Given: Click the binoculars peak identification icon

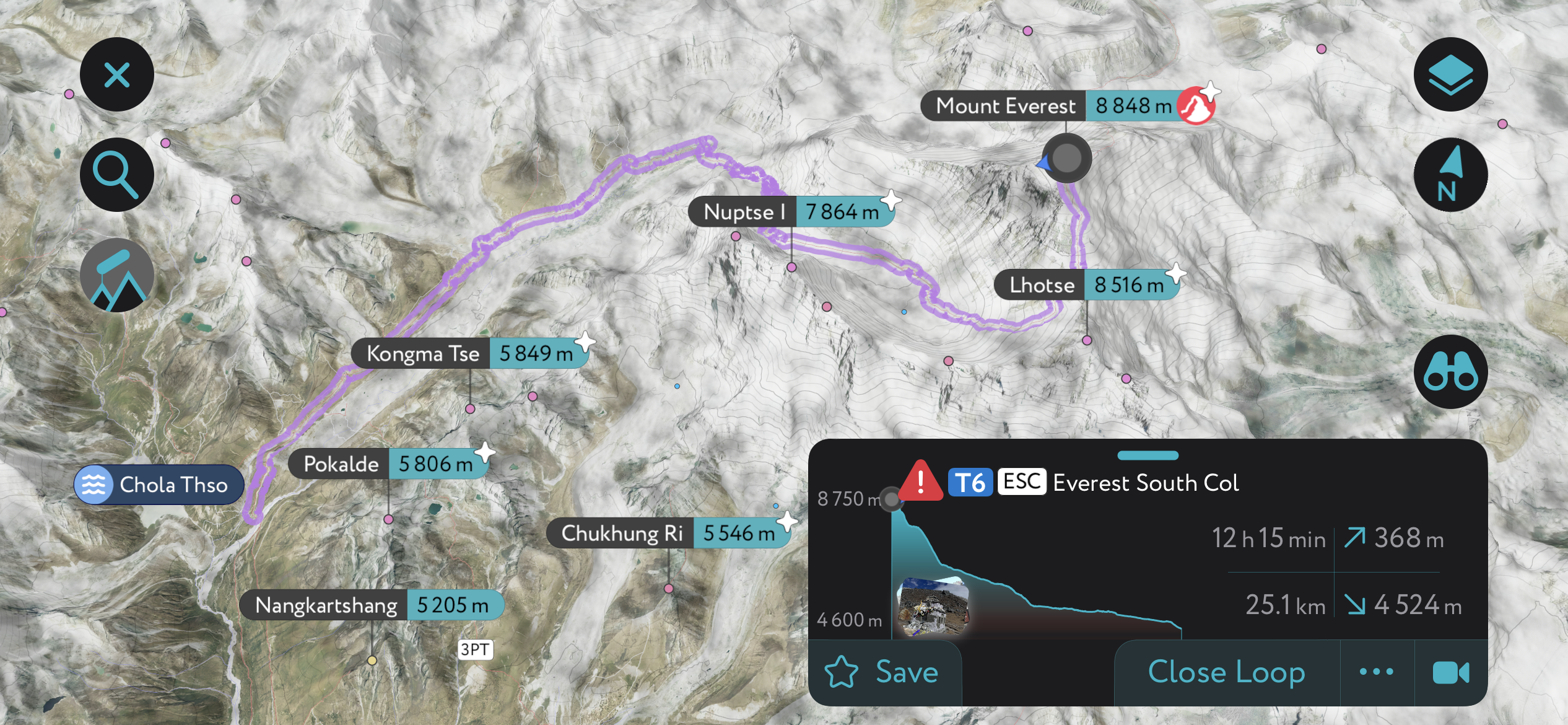Looking at the screenshot, I should [x=1452, y=371].
